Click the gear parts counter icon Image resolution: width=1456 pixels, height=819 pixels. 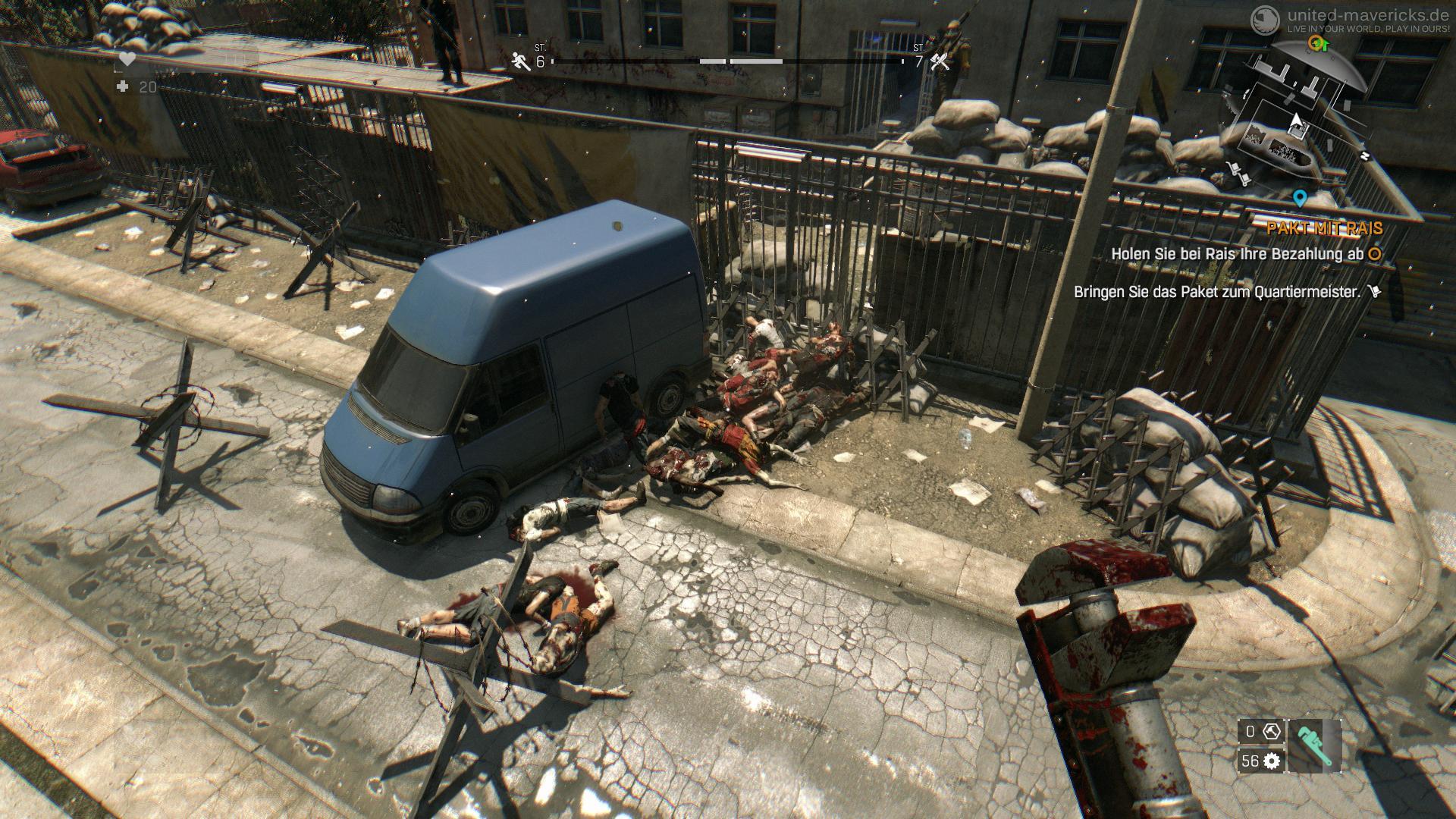[x=1272, y=761]
